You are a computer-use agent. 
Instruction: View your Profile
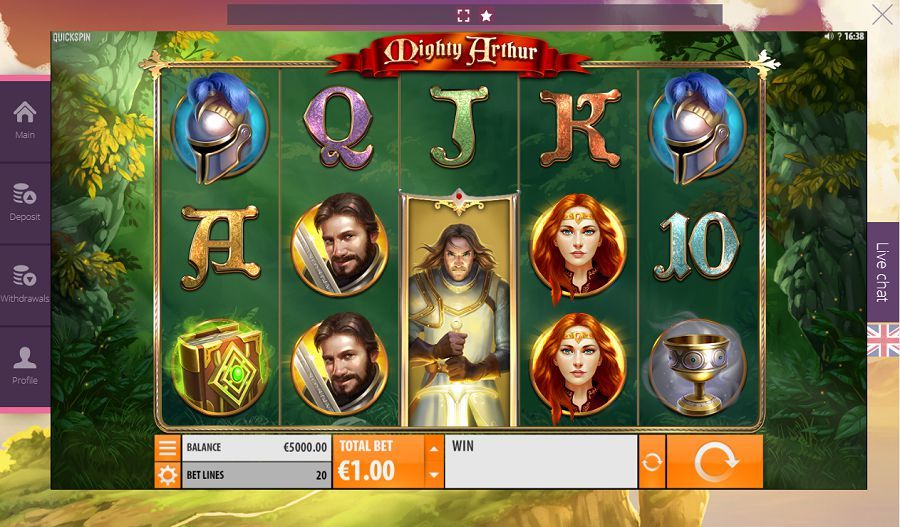[x=25, y=365]
